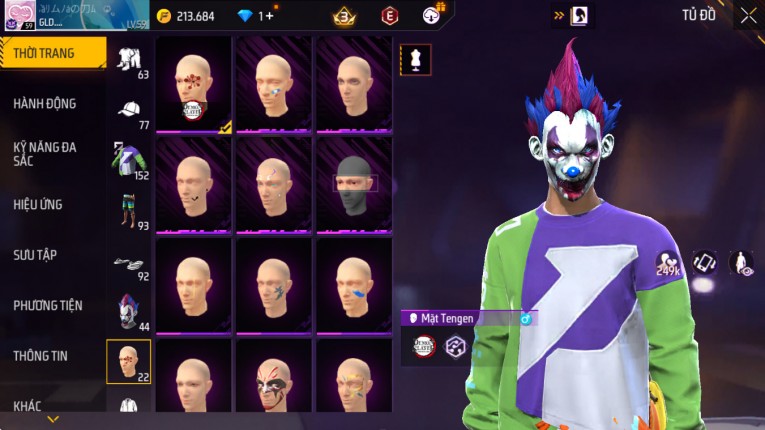The height and width of the screenshot is (430, 765).
Task: Open the Phương Tiện tab
Action: coord(48,305)
